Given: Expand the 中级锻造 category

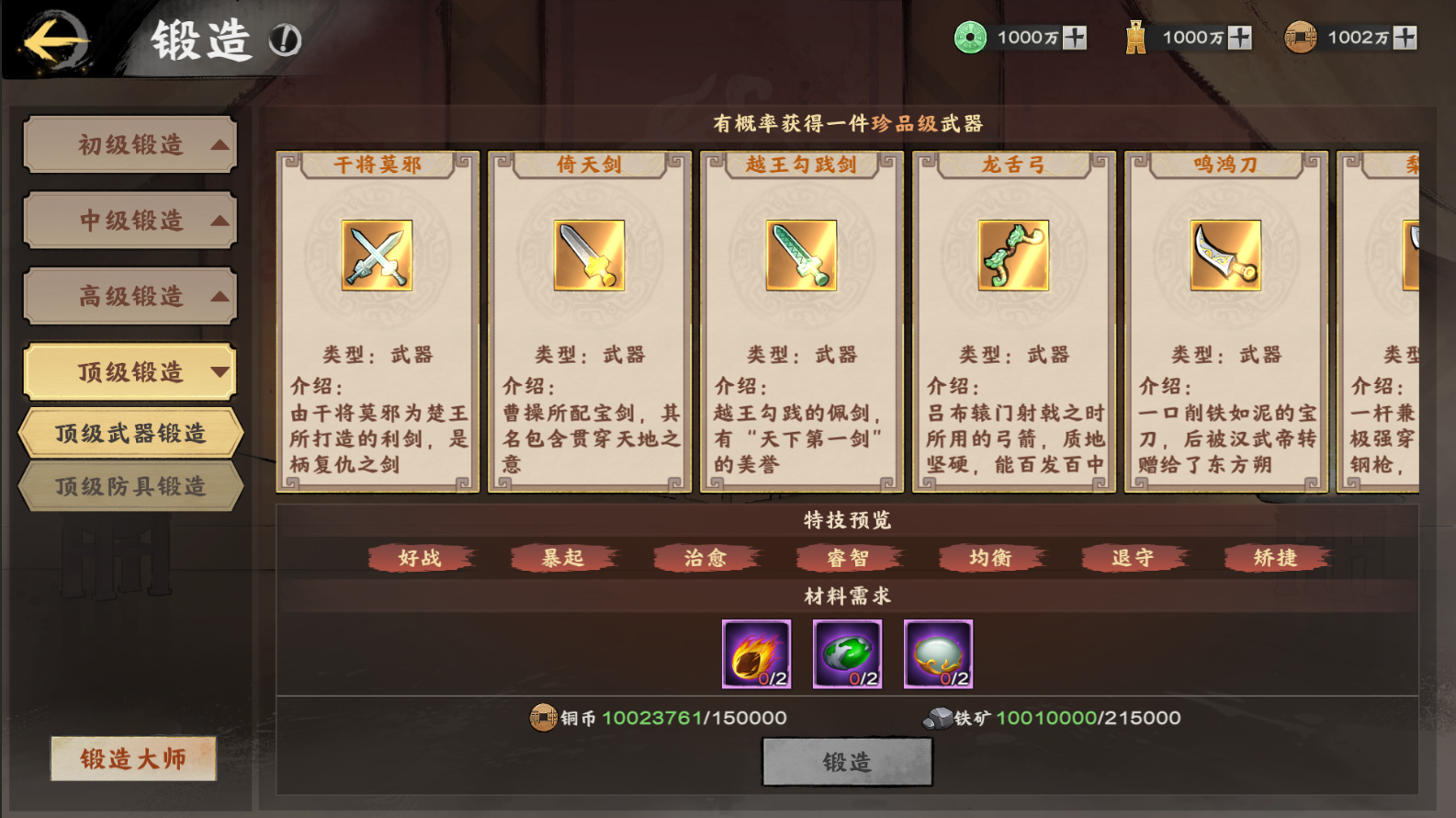Looking at the screenshot, I should click(130, 221).
